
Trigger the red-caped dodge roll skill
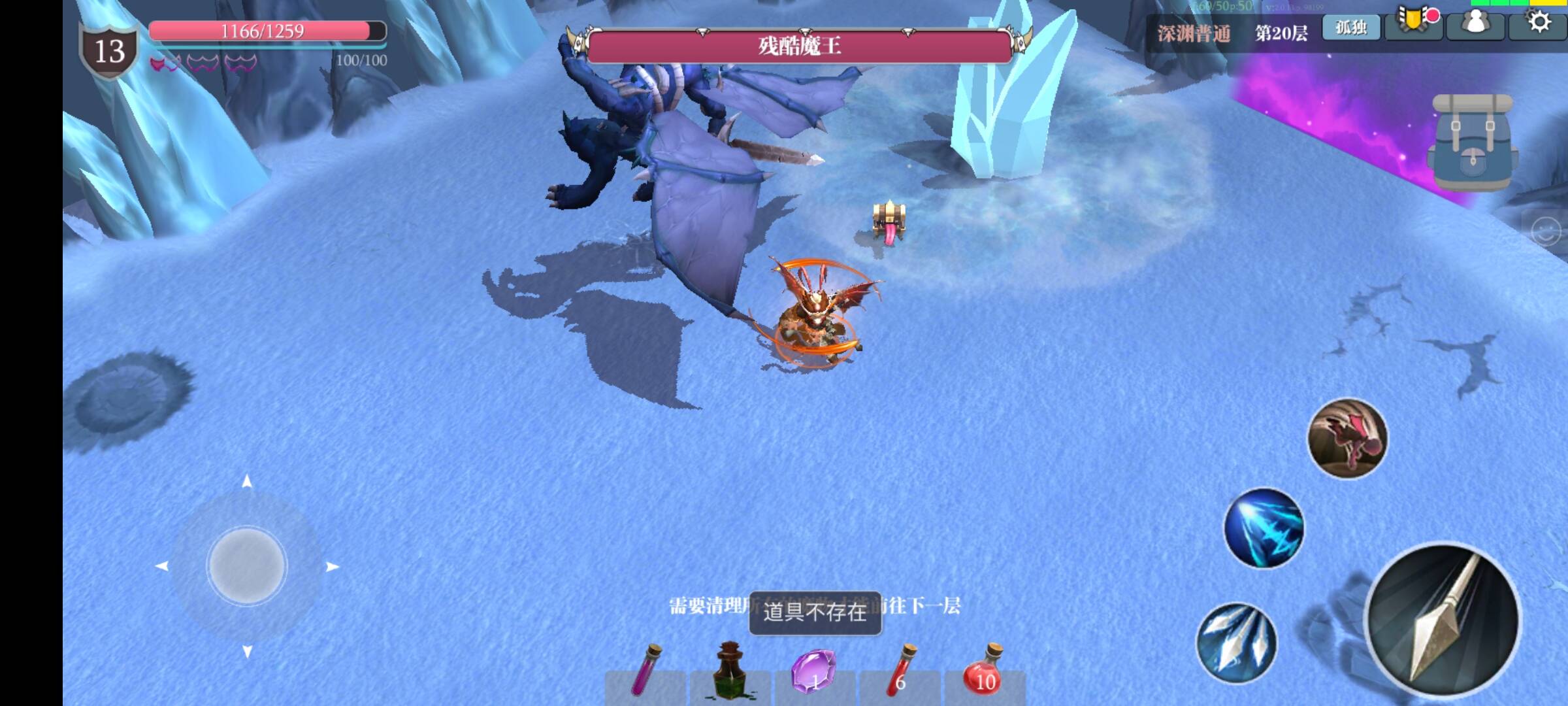pyautogui.click(x=1347, y=438)
